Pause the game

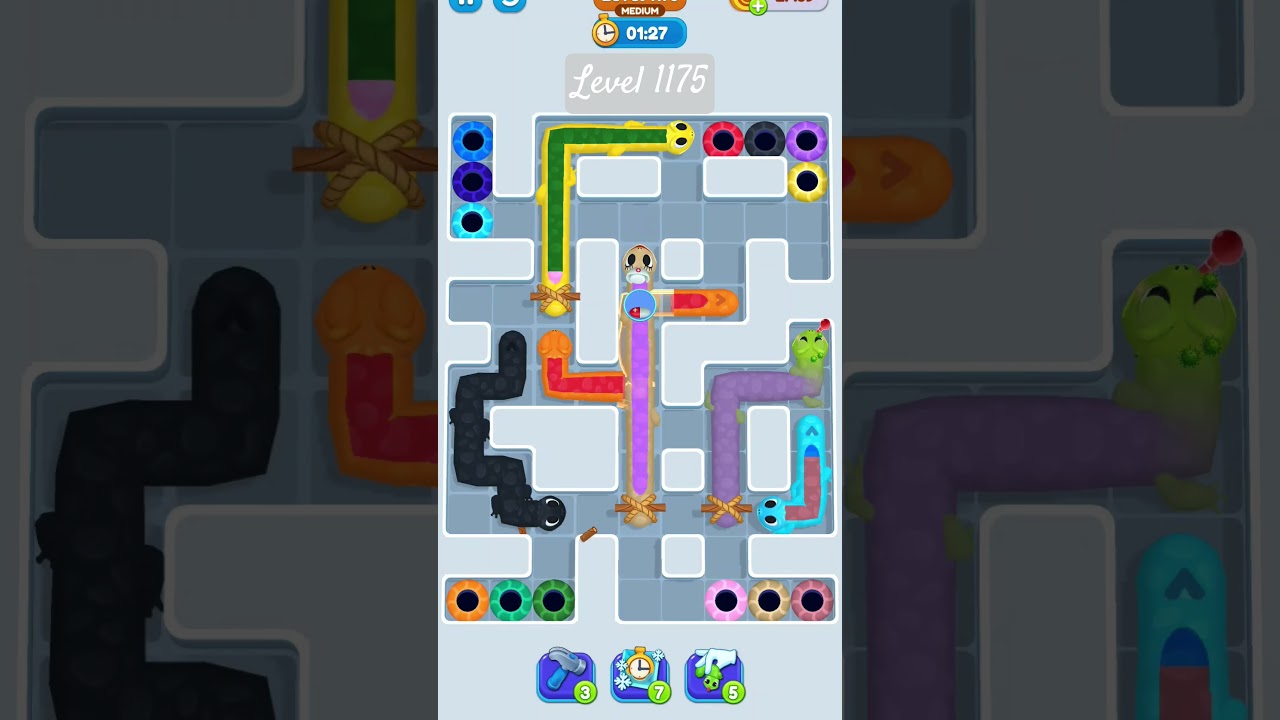coord(464,3)
